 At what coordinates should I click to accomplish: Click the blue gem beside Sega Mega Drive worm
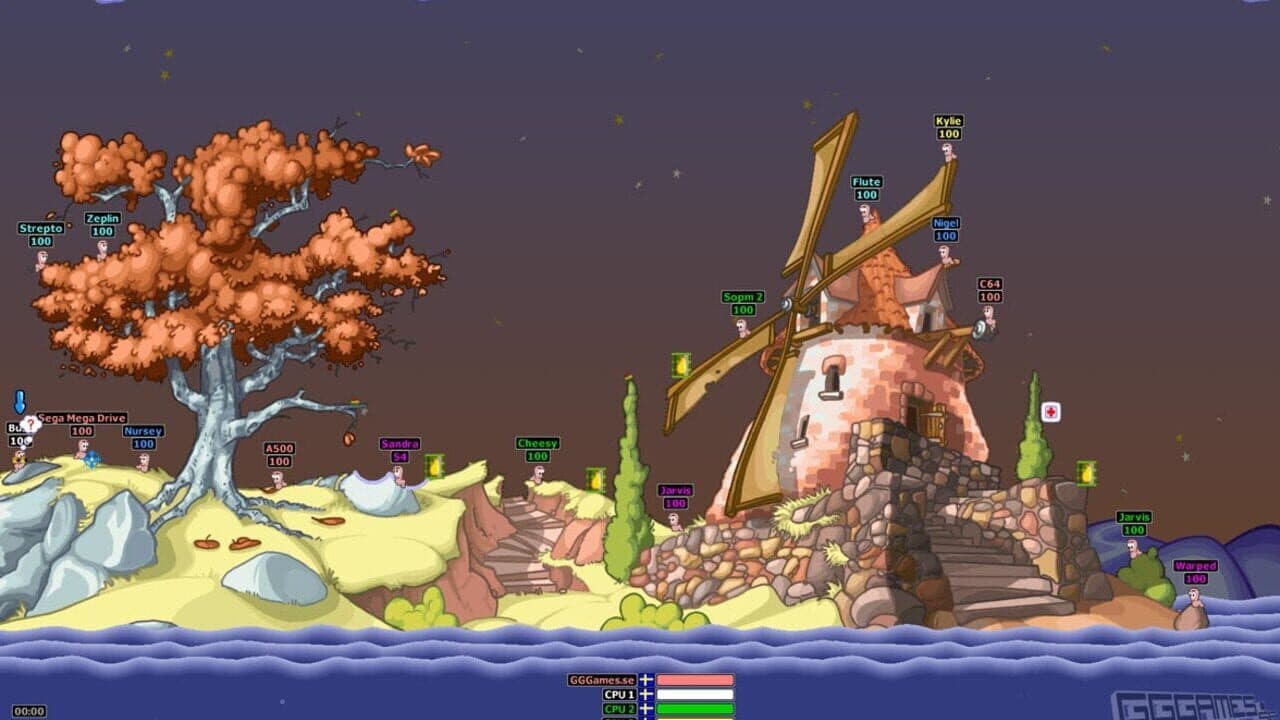[x=92, y=460]
